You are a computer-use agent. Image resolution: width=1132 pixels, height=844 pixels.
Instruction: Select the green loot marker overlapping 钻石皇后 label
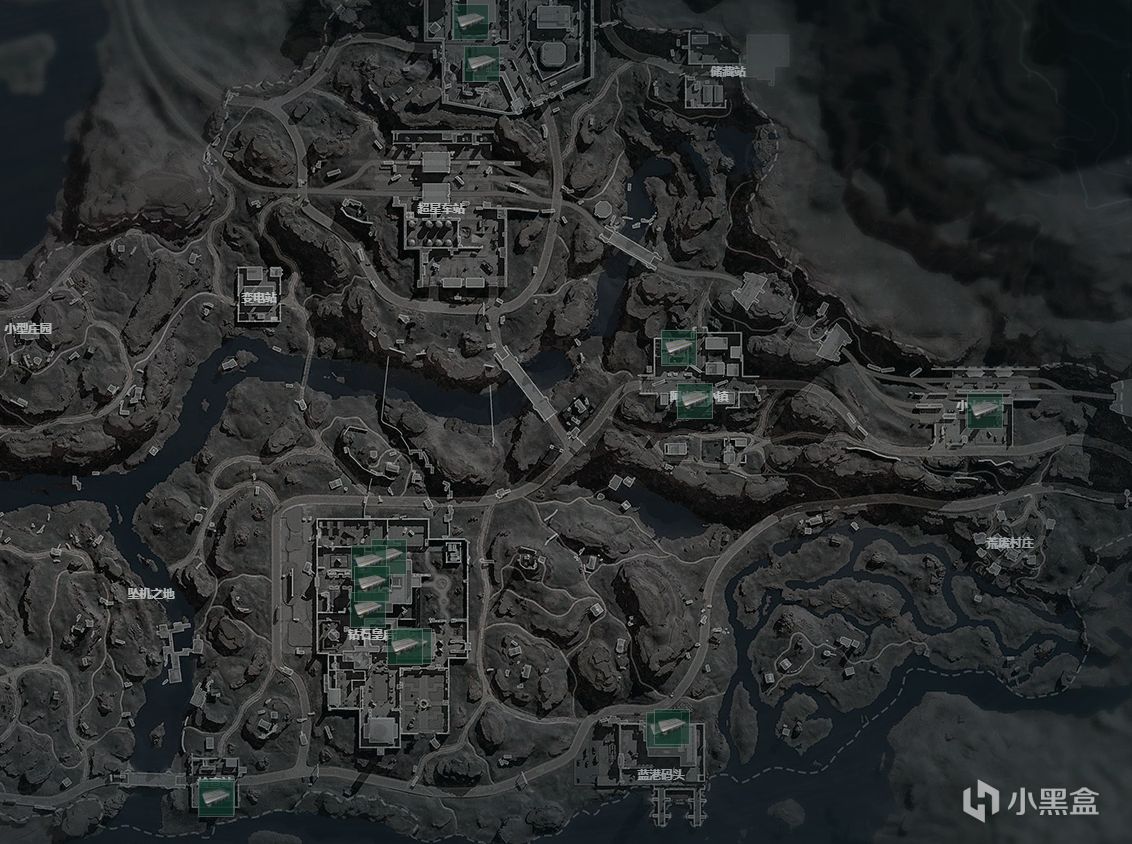point(409,646)
